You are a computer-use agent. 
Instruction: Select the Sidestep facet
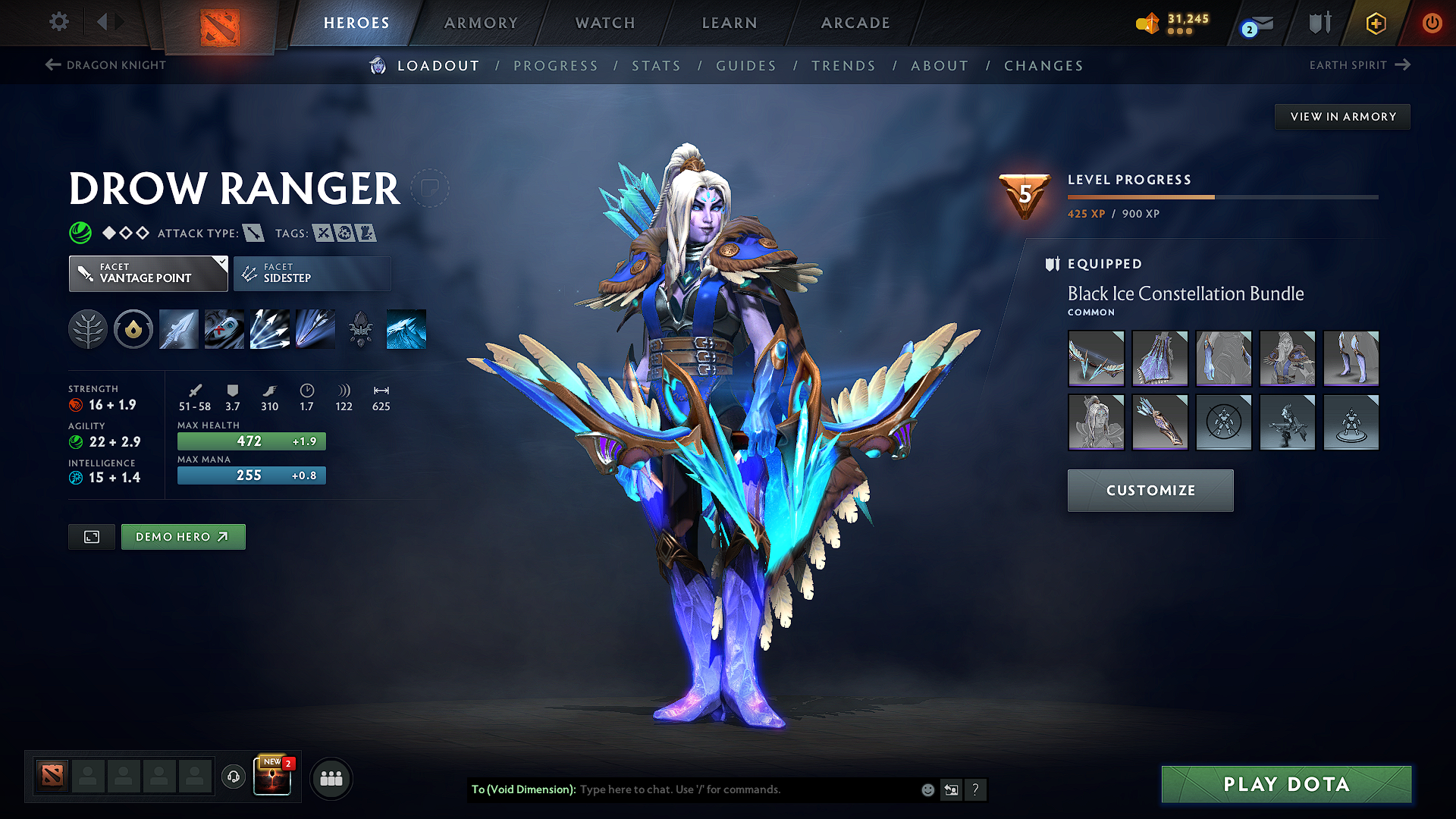(312, 273)
